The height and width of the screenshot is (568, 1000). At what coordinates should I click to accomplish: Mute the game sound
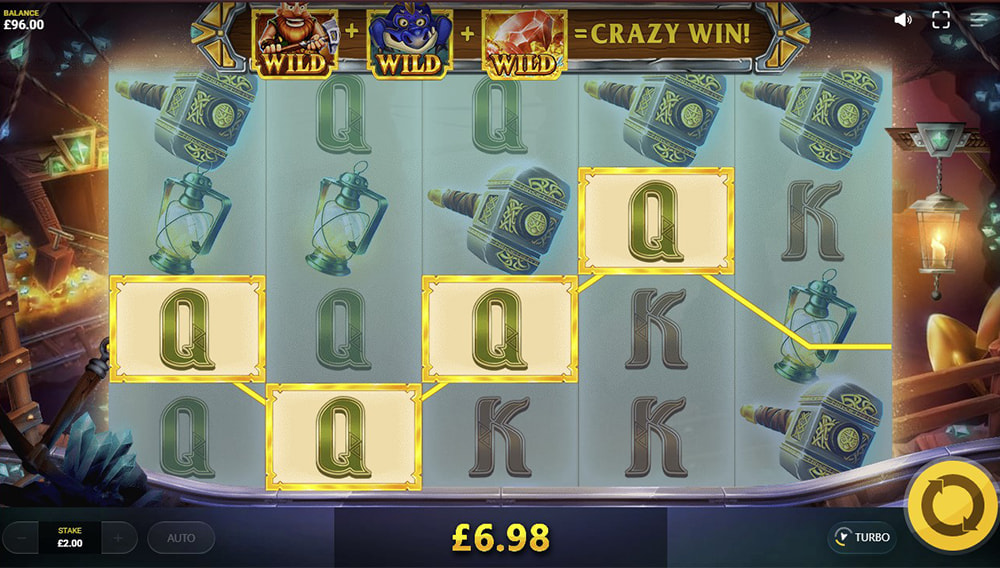click(x=903, y=19)
